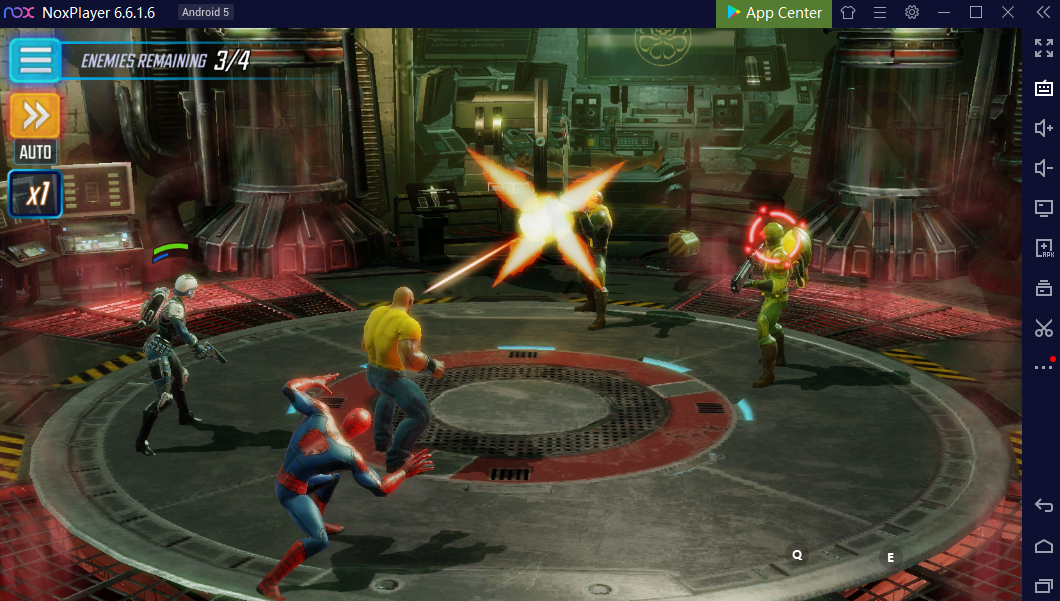Viewport: 1060px width, 601px height.
Task: Open the hamburger pause menu
Action: click(x=35, y=60)
